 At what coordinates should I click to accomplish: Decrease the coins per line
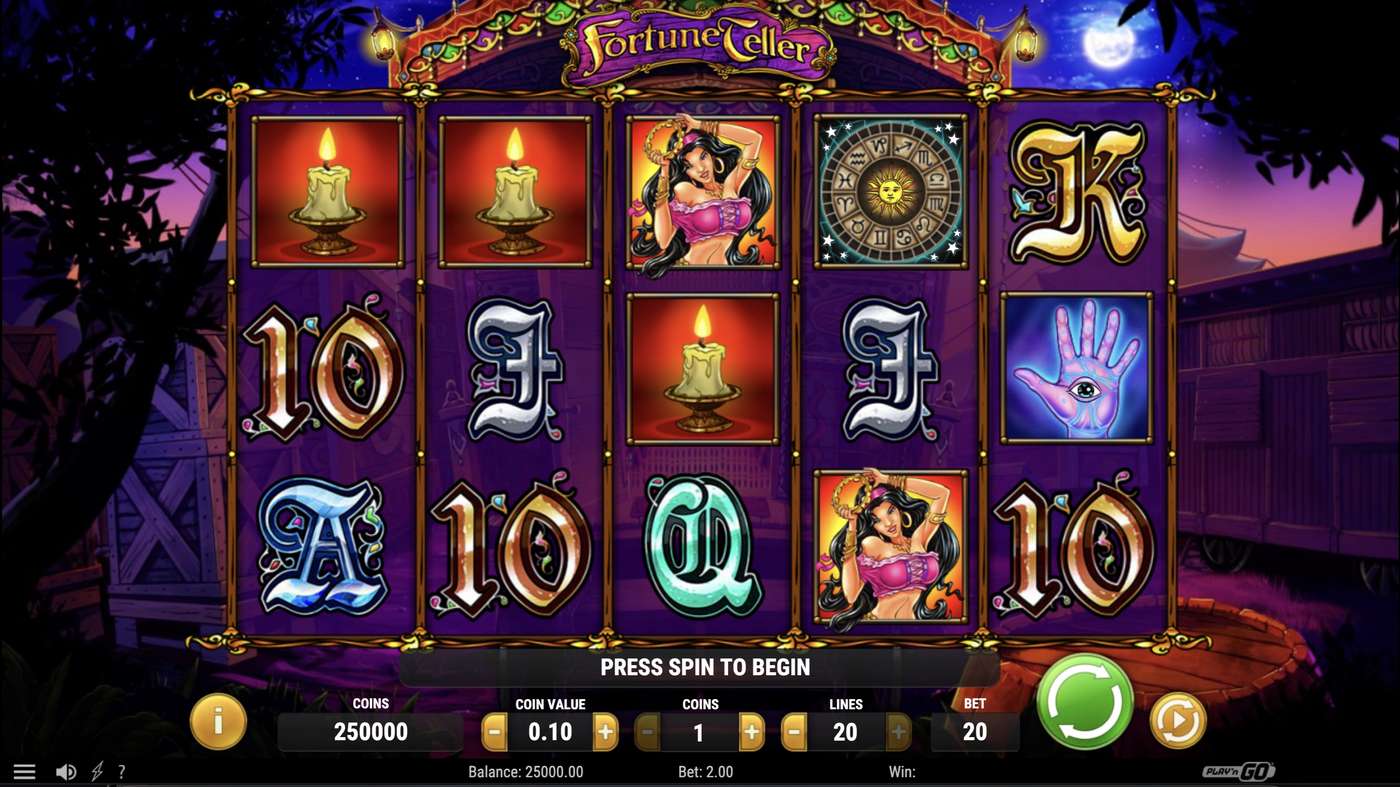(x=647, y=732)
